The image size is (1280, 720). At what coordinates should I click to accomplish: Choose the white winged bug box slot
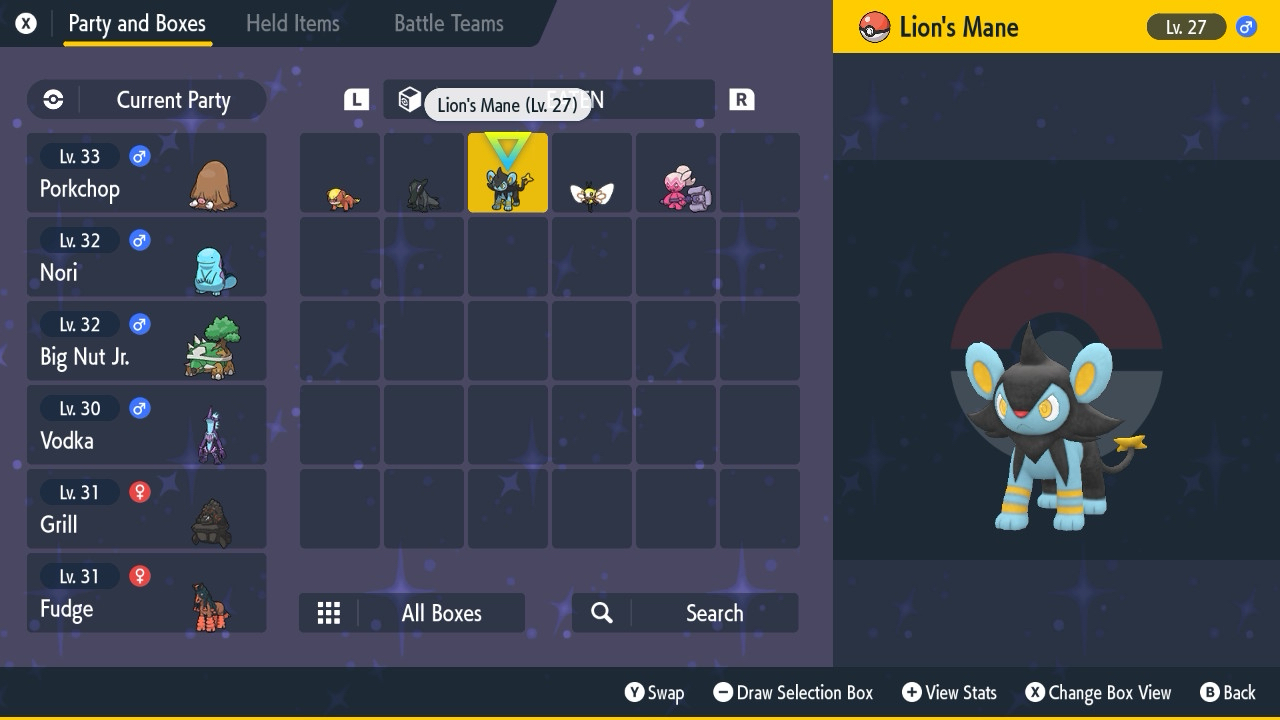[x=592, y=173]
